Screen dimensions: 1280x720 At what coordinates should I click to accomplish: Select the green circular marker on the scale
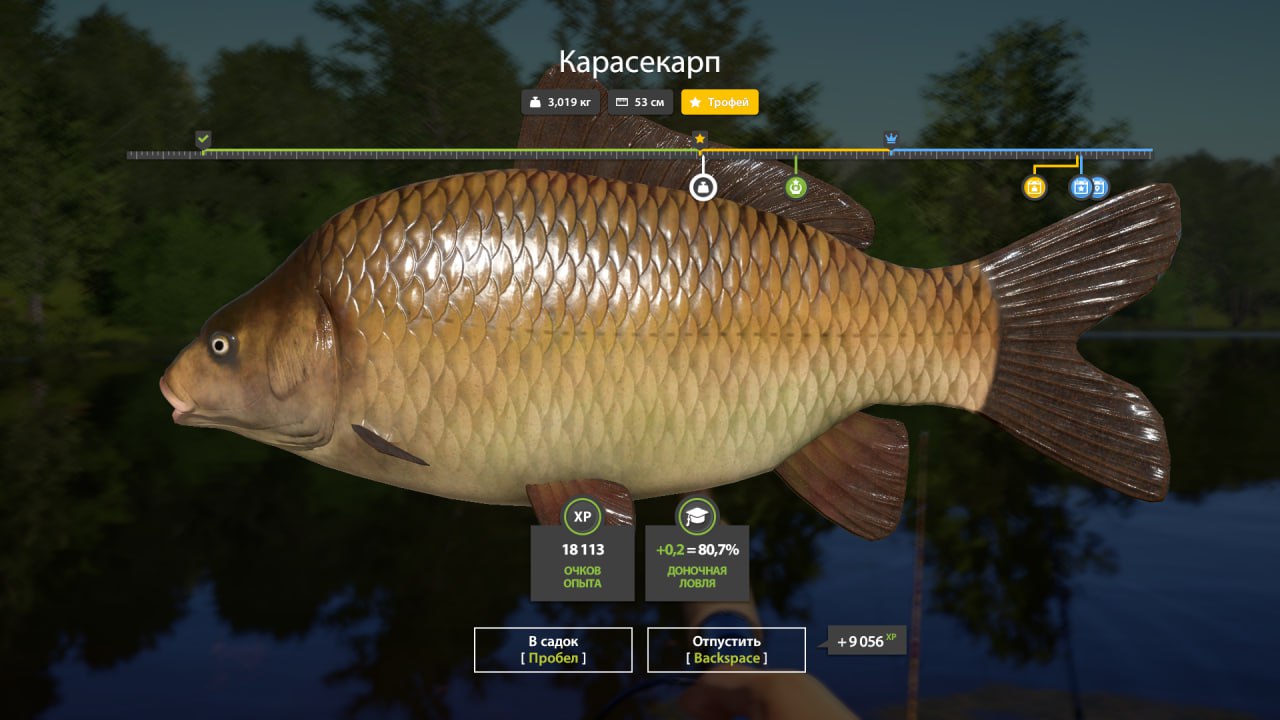click(795, 187)
